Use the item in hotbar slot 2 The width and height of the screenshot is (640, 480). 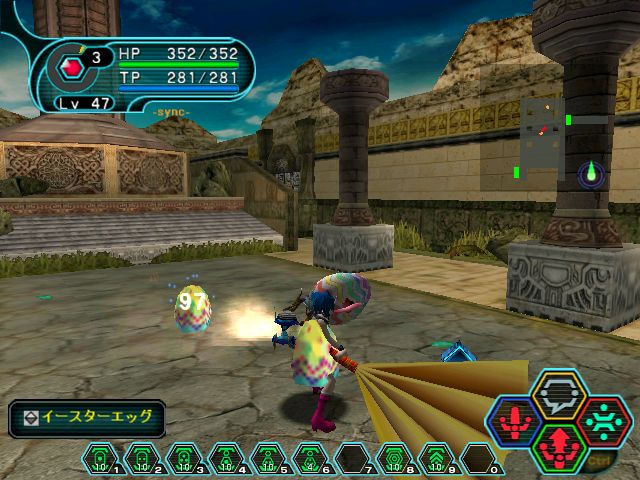click(141, 458)
